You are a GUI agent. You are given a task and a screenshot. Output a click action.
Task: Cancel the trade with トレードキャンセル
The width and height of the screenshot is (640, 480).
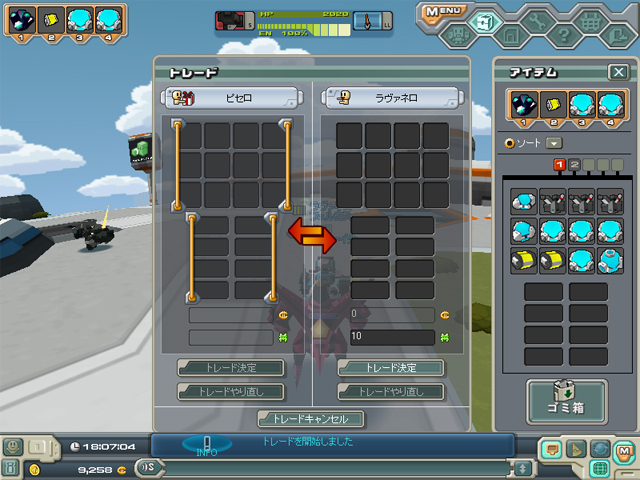311,419
